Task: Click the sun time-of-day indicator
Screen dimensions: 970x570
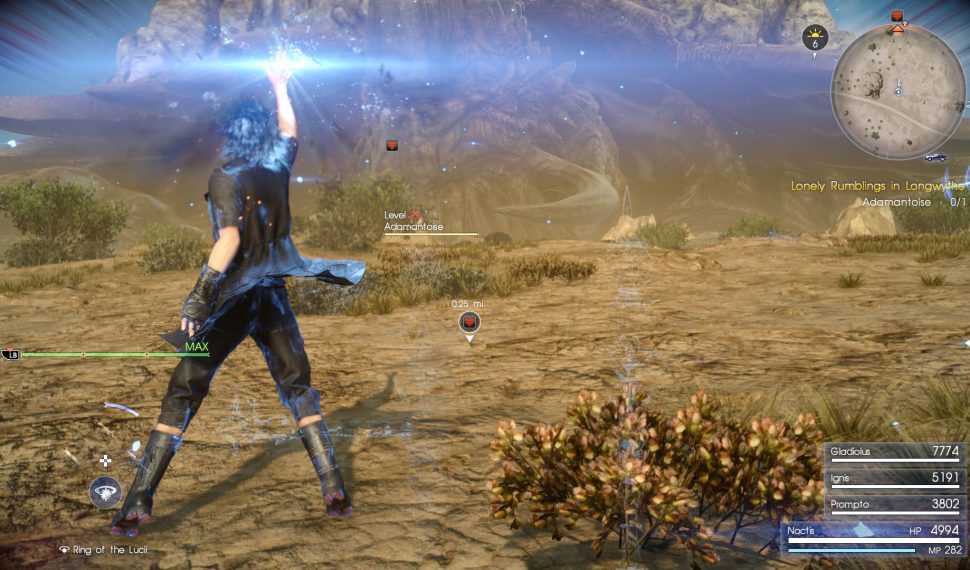Action: tap(815, 37)
